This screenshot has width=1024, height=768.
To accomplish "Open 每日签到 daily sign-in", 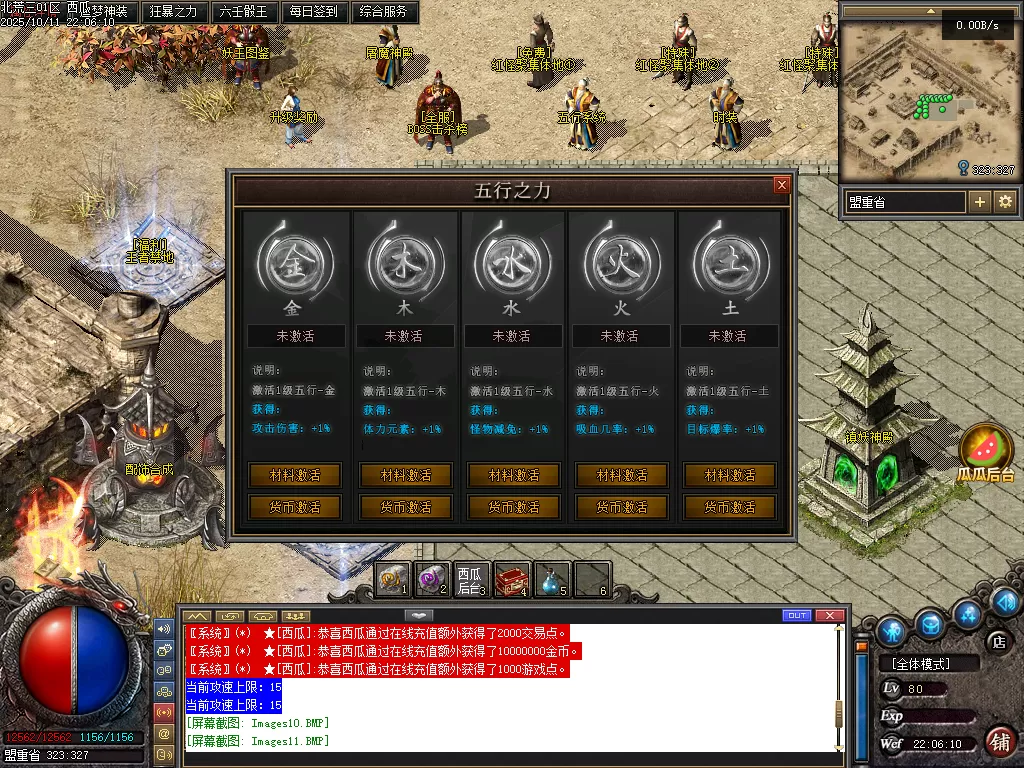I will click(x=313, y=12).
